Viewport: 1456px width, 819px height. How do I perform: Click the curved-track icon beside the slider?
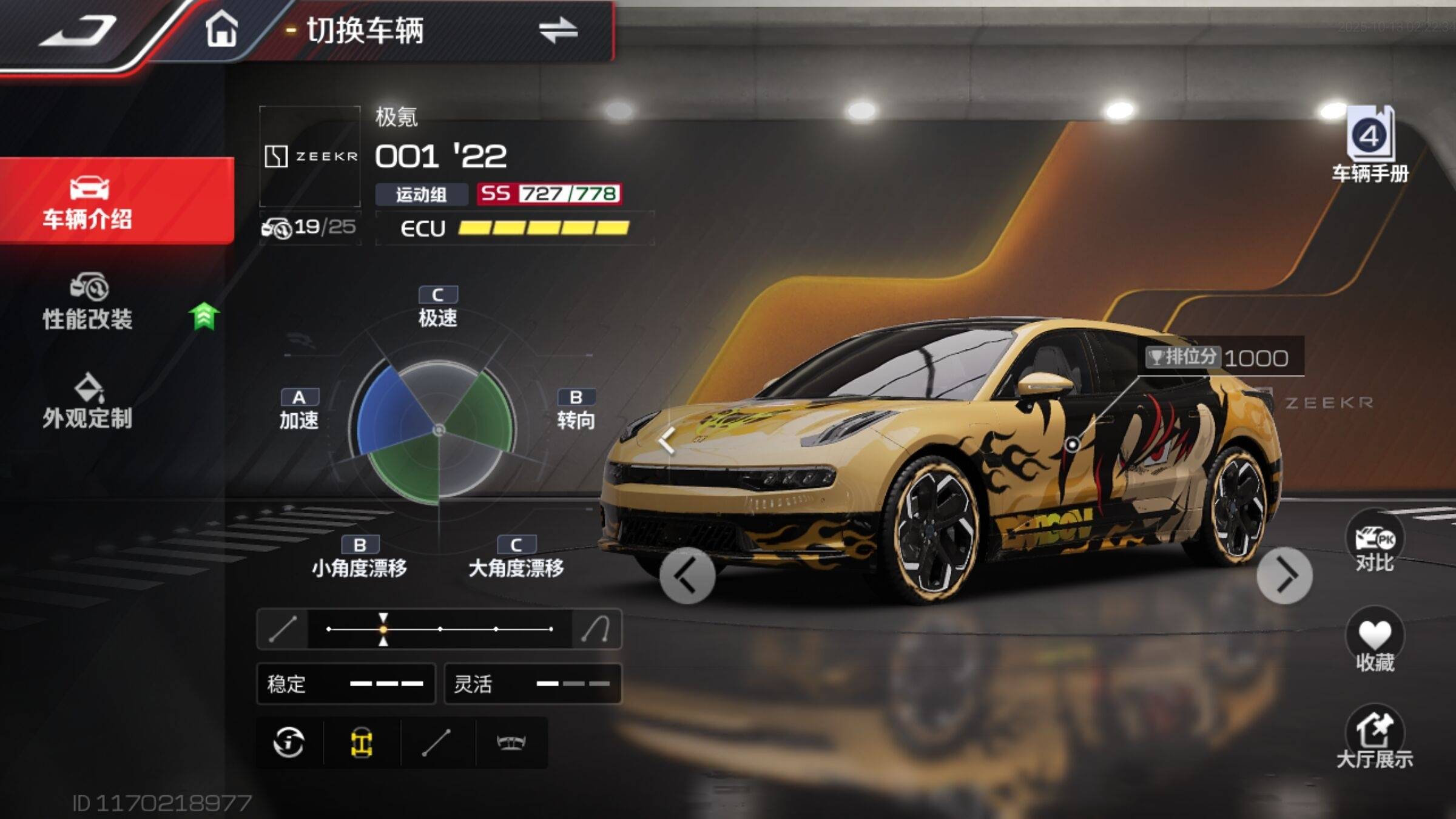click(x=595, y=629)
